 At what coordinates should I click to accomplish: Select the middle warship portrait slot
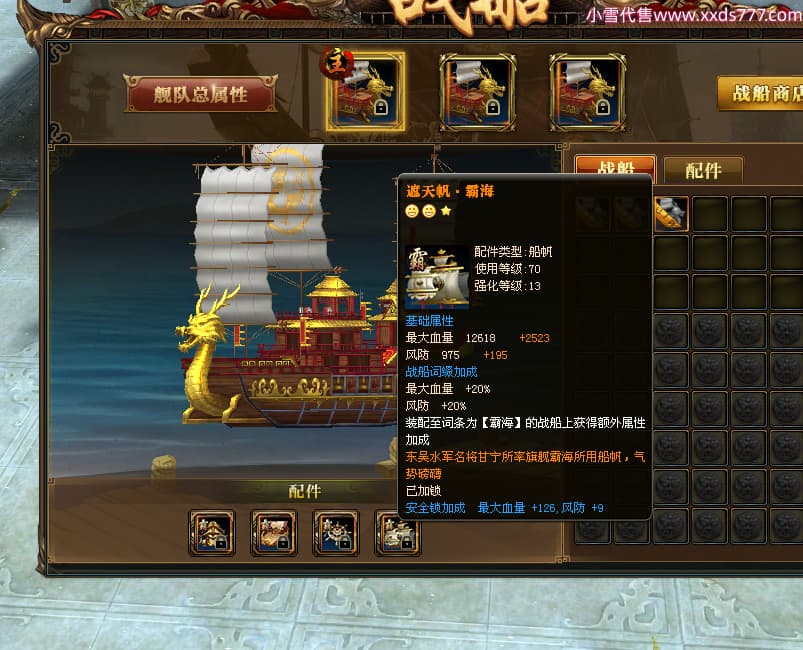(x=477, y=92)
